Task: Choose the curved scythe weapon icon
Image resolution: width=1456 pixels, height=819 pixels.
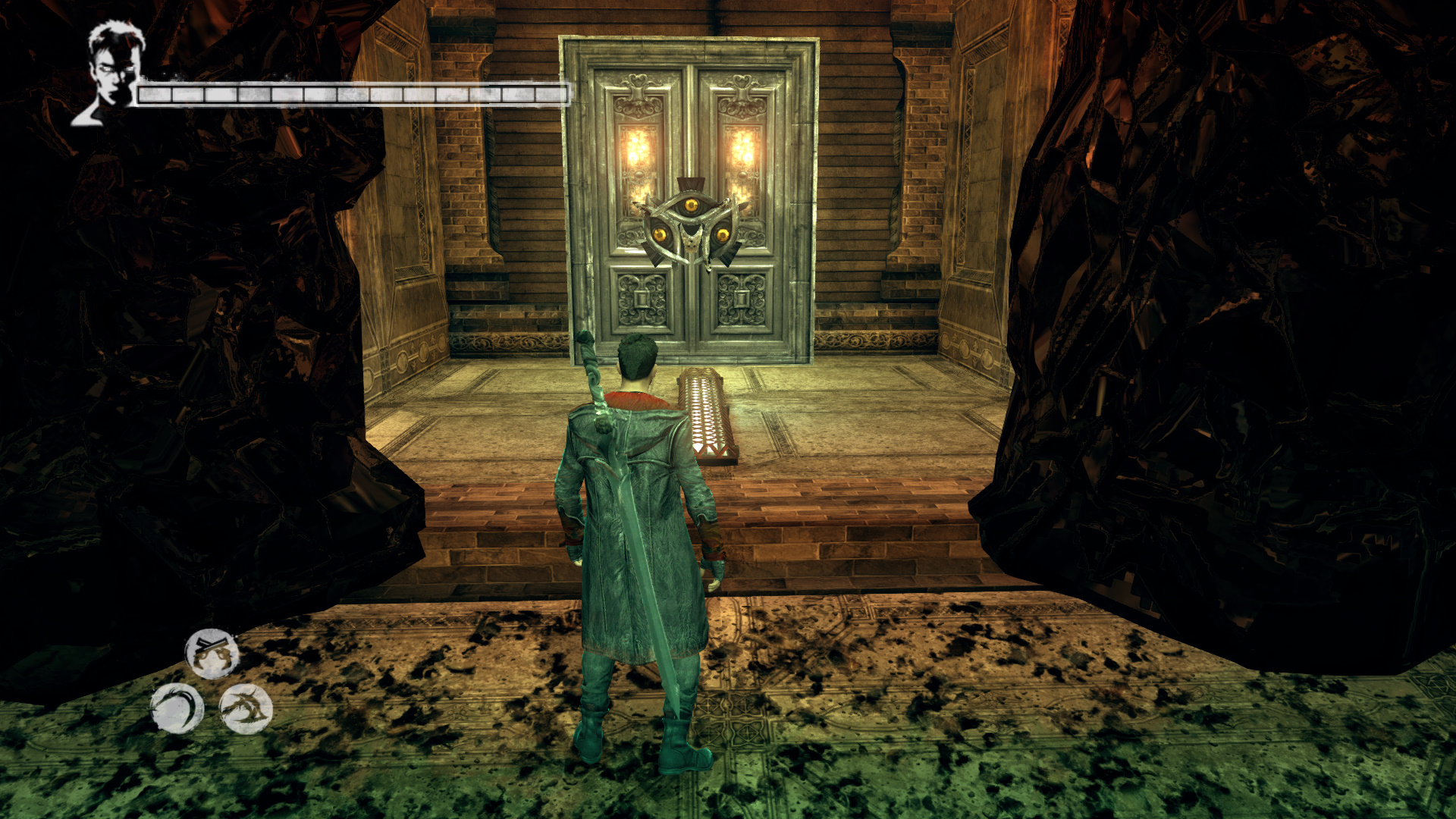Action: [177, 709]
